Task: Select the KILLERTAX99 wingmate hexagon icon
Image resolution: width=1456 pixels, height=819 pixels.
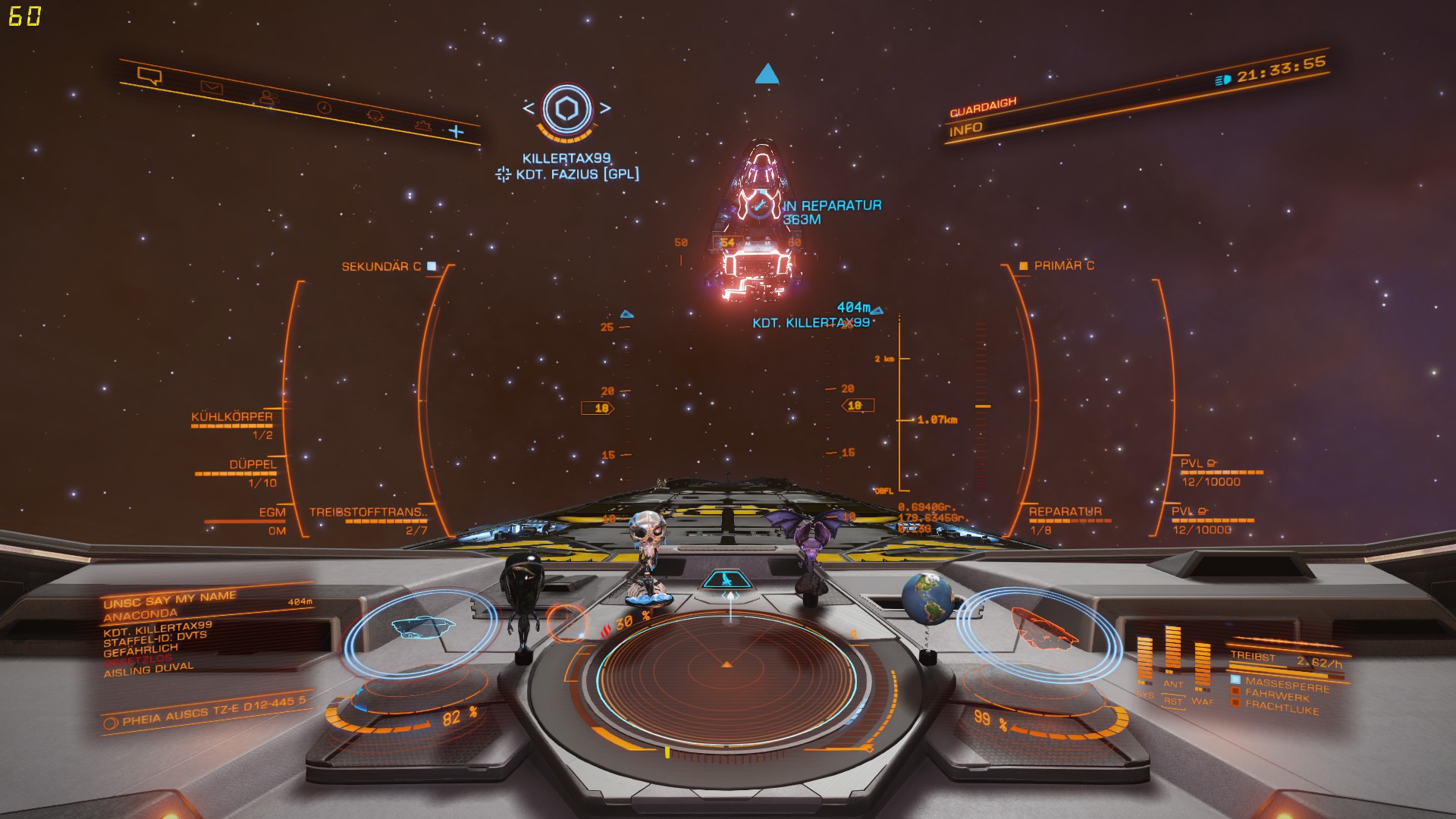Action: pos(566,110)
